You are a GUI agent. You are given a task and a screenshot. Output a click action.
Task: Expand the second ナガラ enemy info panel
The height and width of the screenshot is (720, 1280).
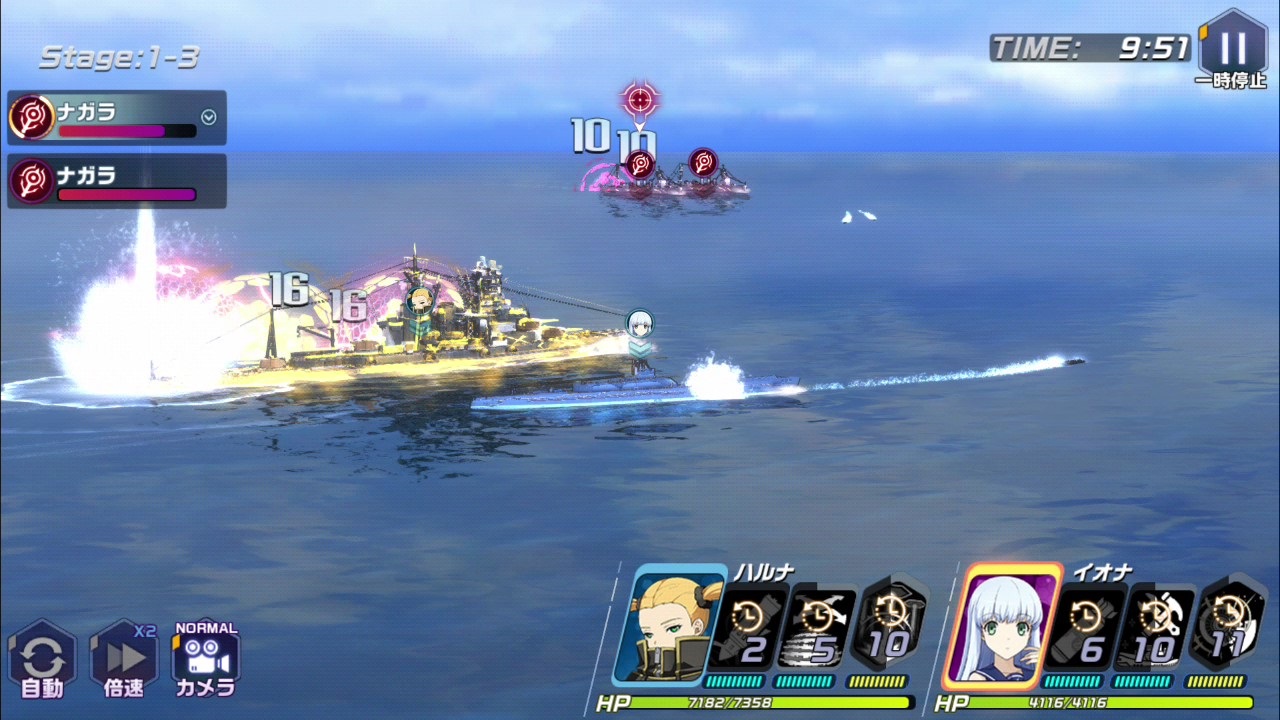click(x=115, y=181)
